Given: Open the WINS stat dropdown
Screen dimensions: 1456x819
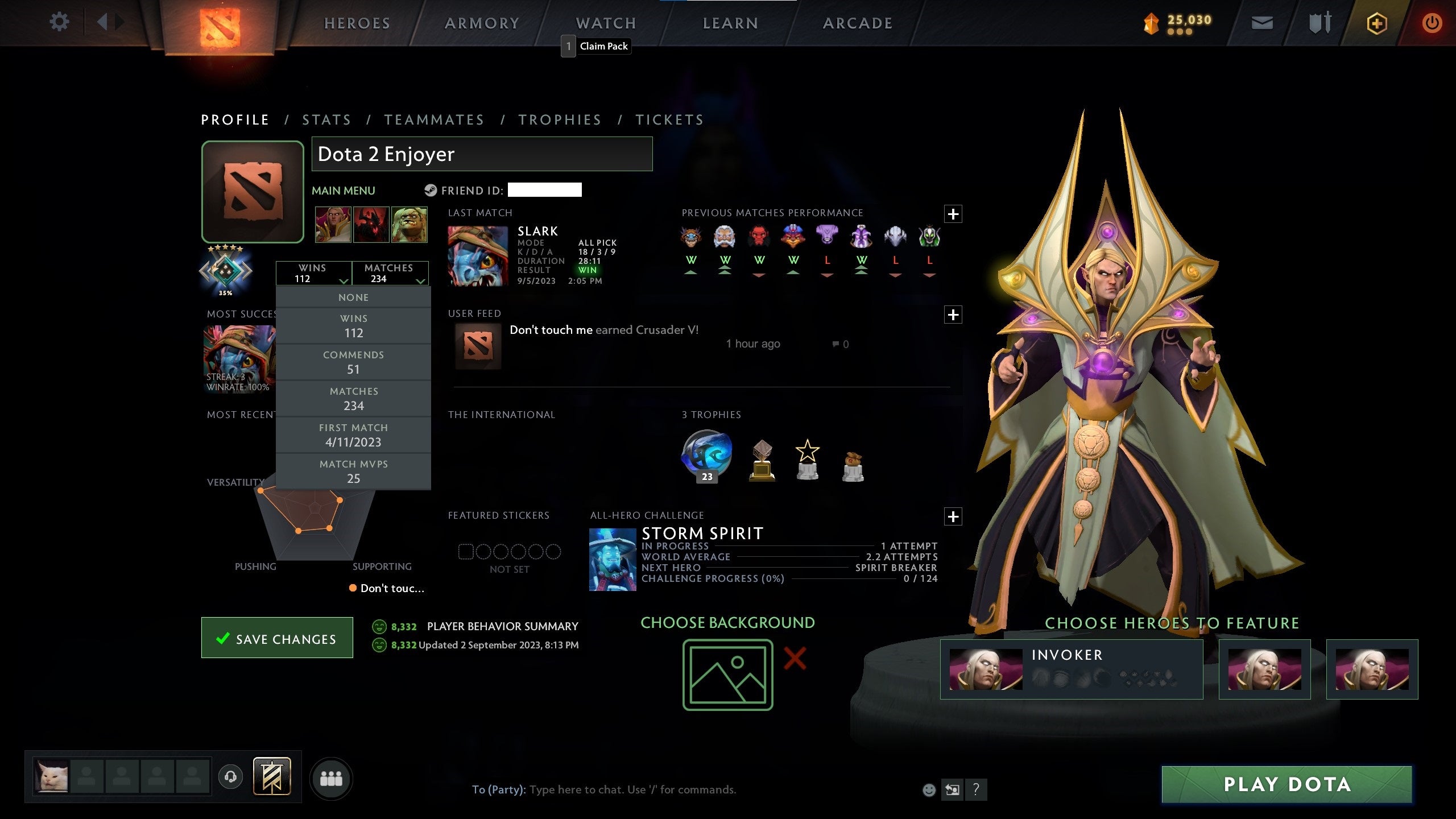Looking at the screenshot, I should [x=315, y=273].
